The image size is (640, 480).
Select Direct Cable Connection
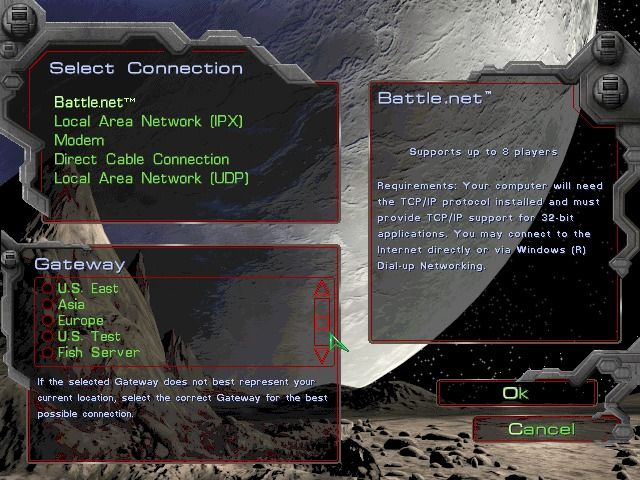[x=141, y=159]
